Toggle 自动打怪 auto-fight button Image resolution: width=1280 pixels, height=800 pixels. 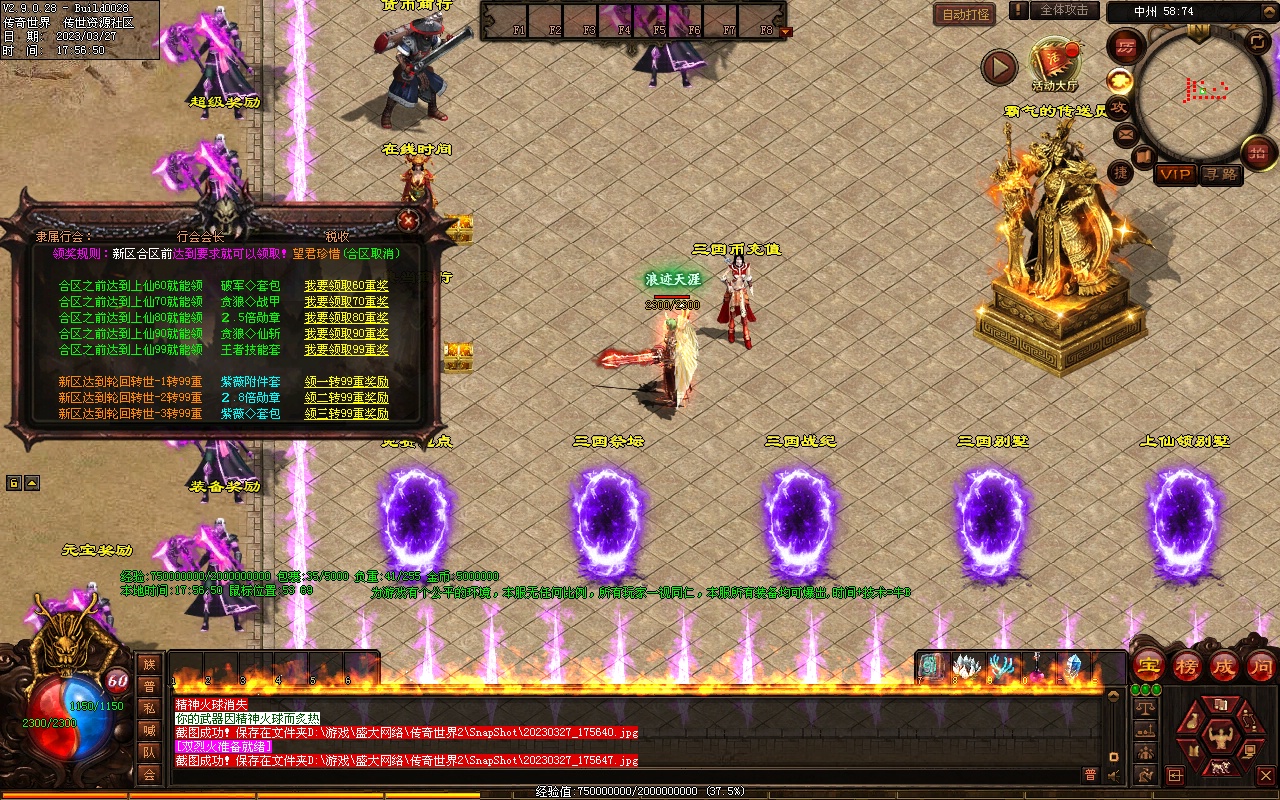click(x=965, y=15)
